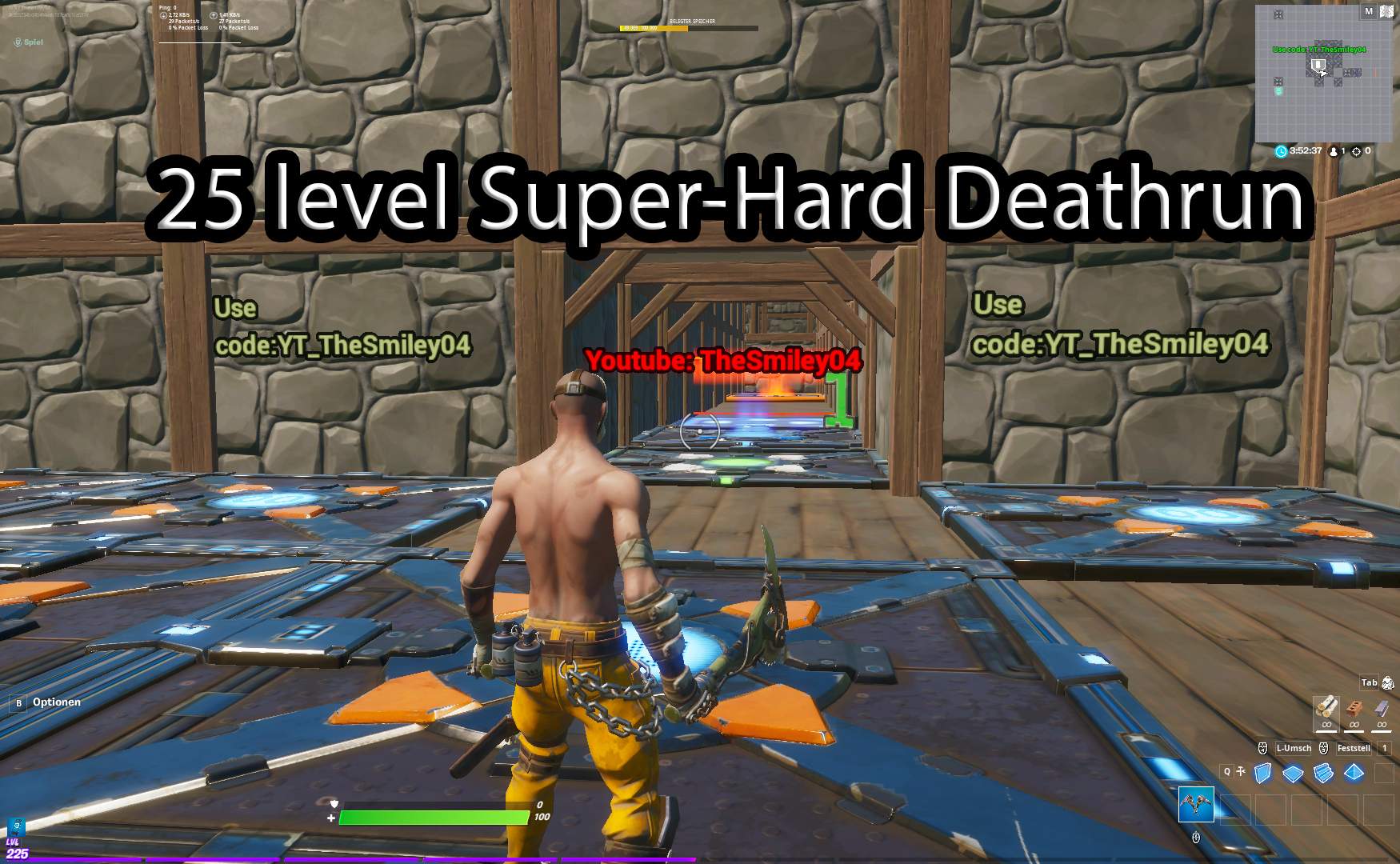Select the wood material icon
Image resolution: width=1400 pixels, height=864 pixels.
tap(1326, 709)
